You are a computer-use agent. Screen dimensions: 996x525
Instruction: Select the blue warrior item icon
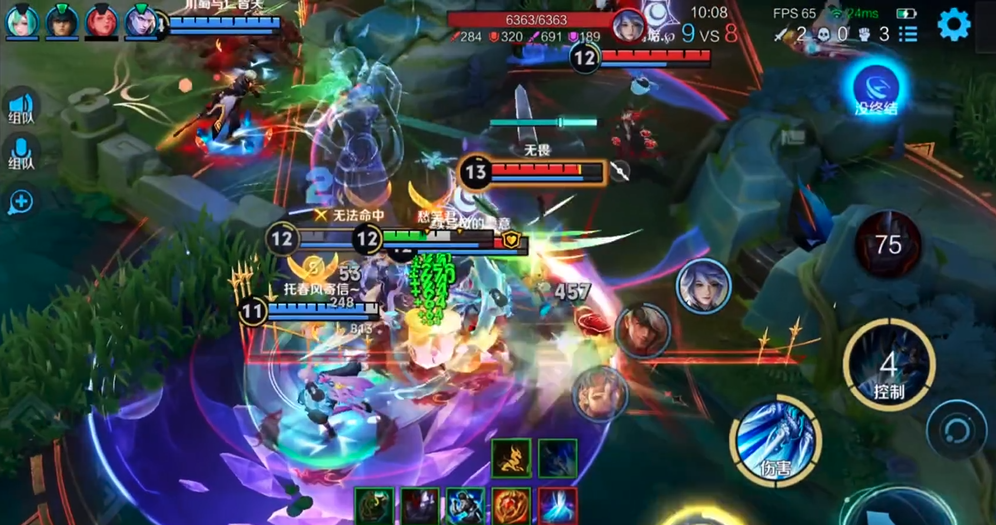coord(465,506)
